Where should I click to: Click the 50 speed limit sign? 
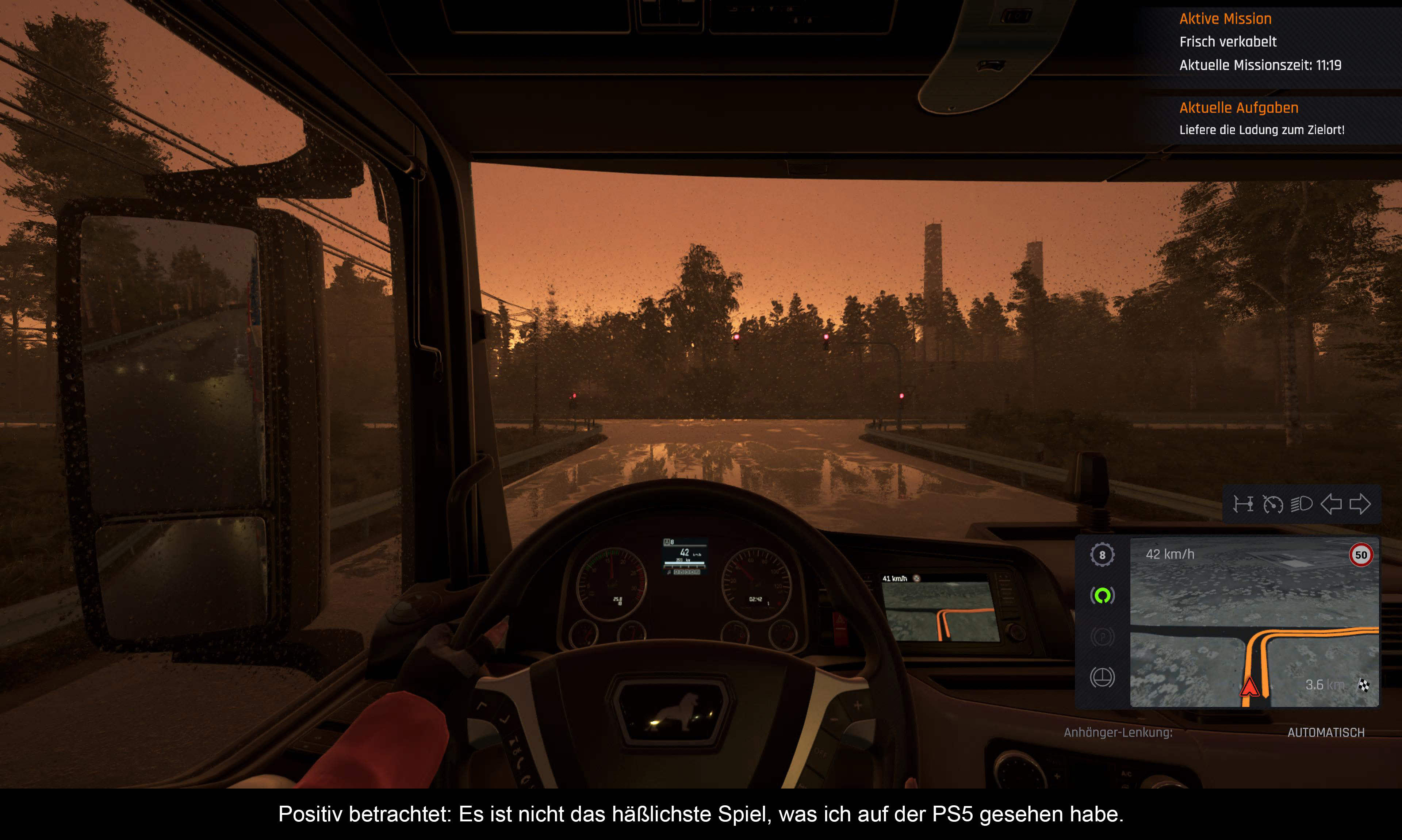1361,555
